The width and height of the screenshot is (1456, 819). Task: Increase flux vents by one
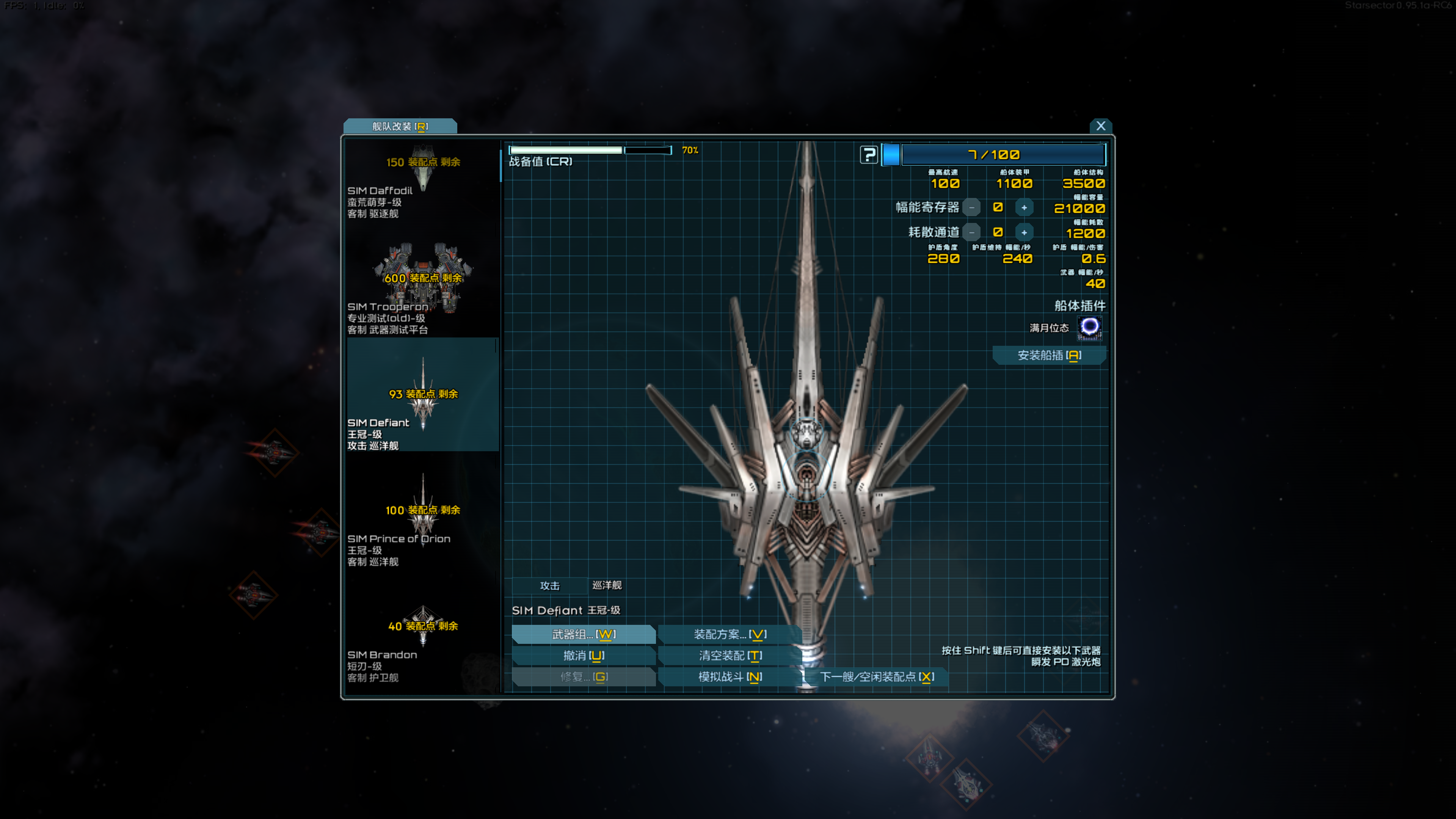(1024, 232)
